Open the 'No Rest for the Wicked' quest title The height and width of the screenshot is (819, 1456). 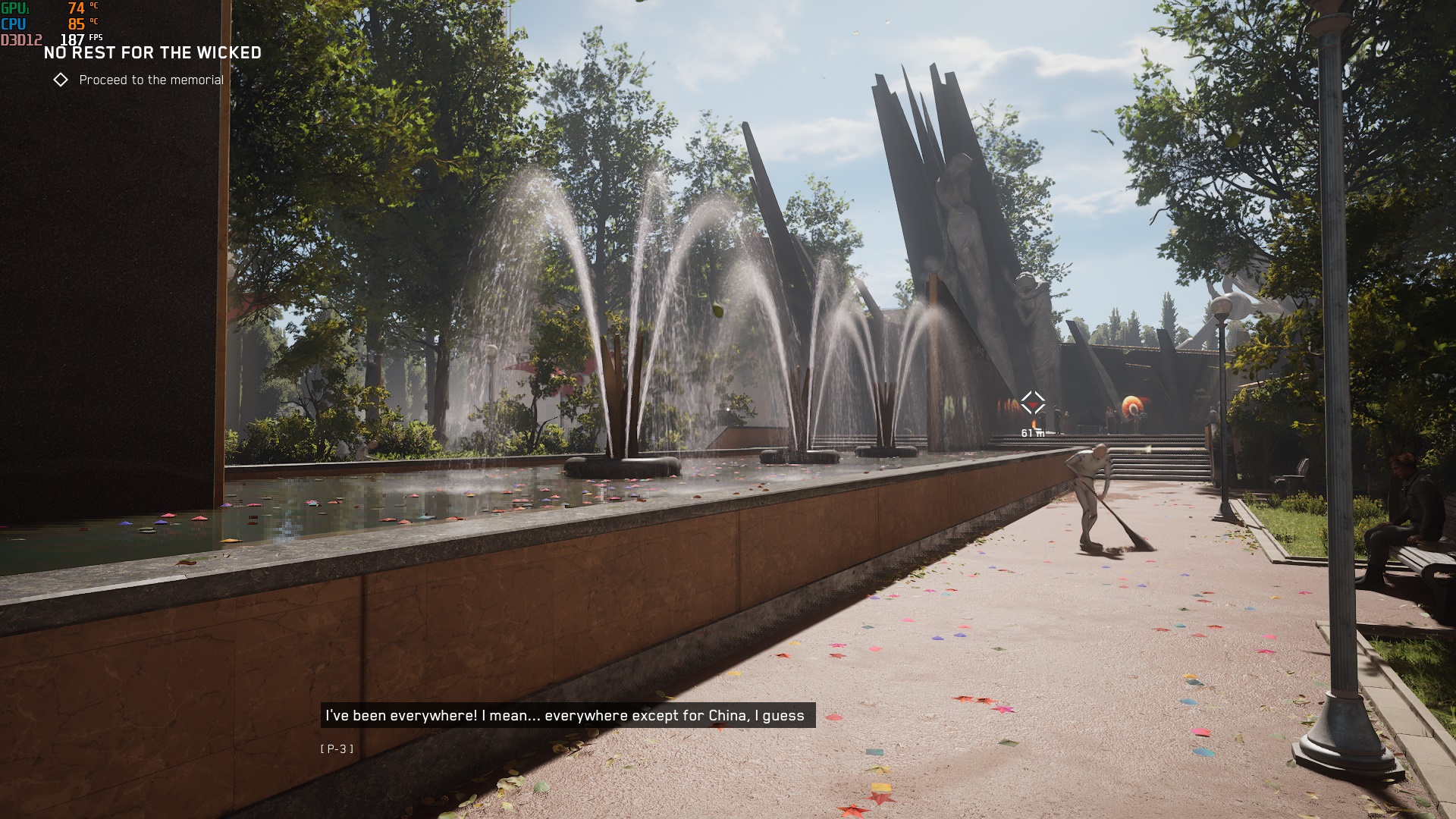coord(152,53)
